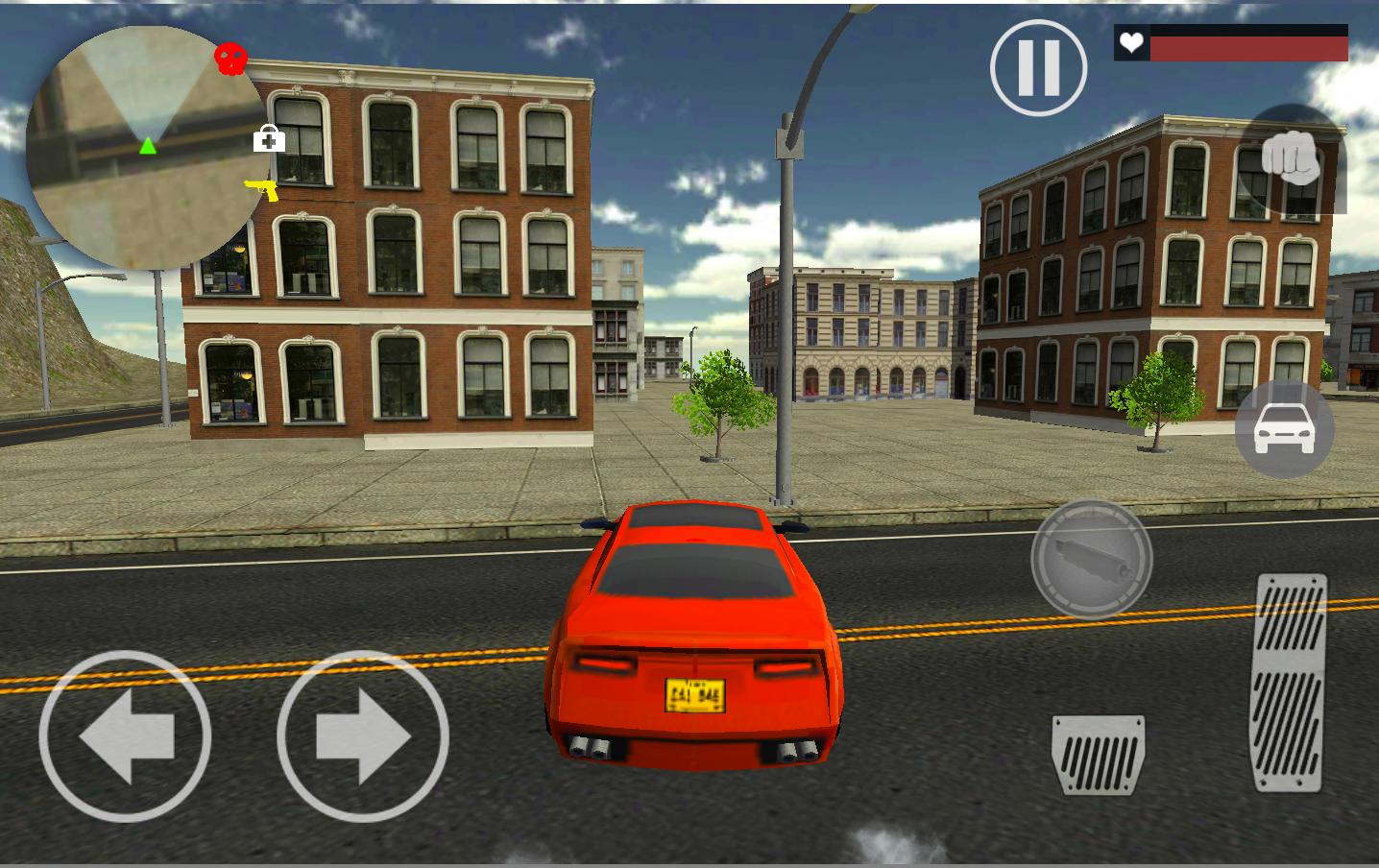Open the circular minimap

pos(144,147)
